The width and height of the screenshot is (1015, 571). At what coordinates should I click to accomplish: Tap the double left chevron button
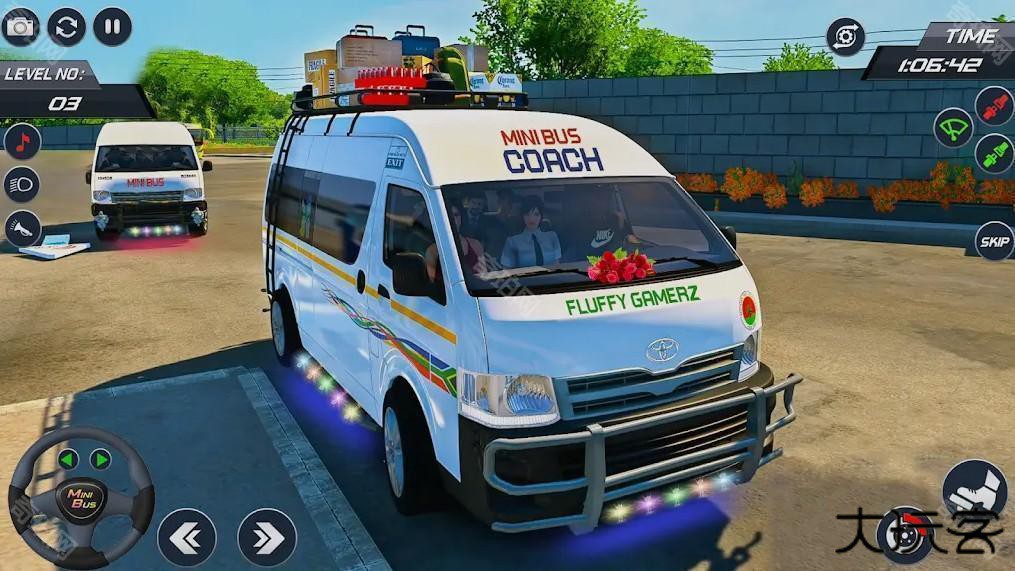(186, 538)
